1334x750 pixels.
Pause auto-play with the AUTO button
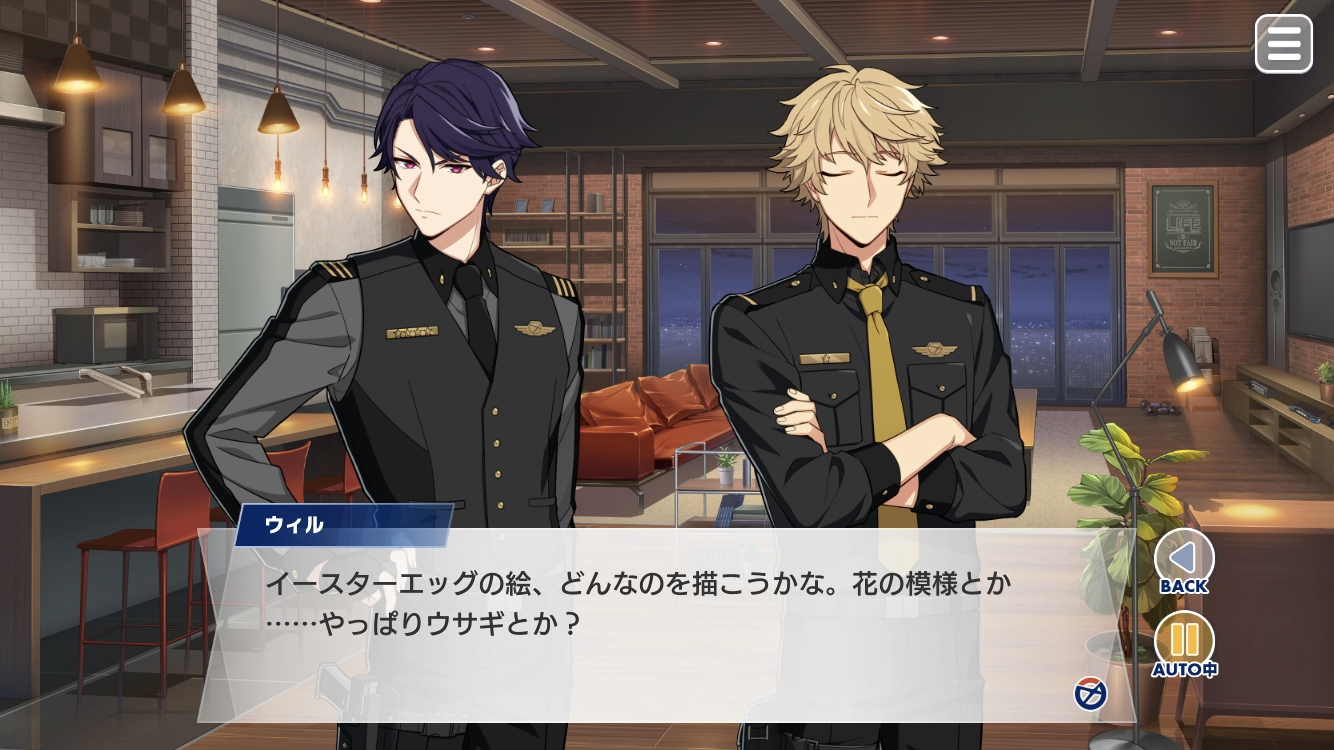point(1184,642)
